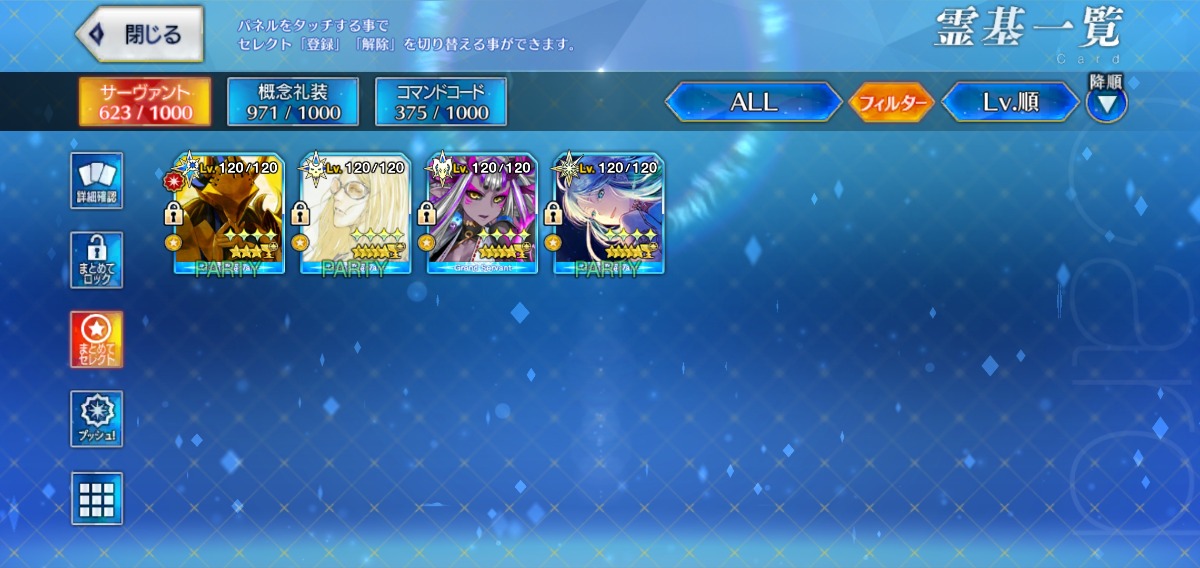This screenshot has width=1200, height=568.
Task: Pick the white-haired glasses servant card
Action: [x=355, y=214]
